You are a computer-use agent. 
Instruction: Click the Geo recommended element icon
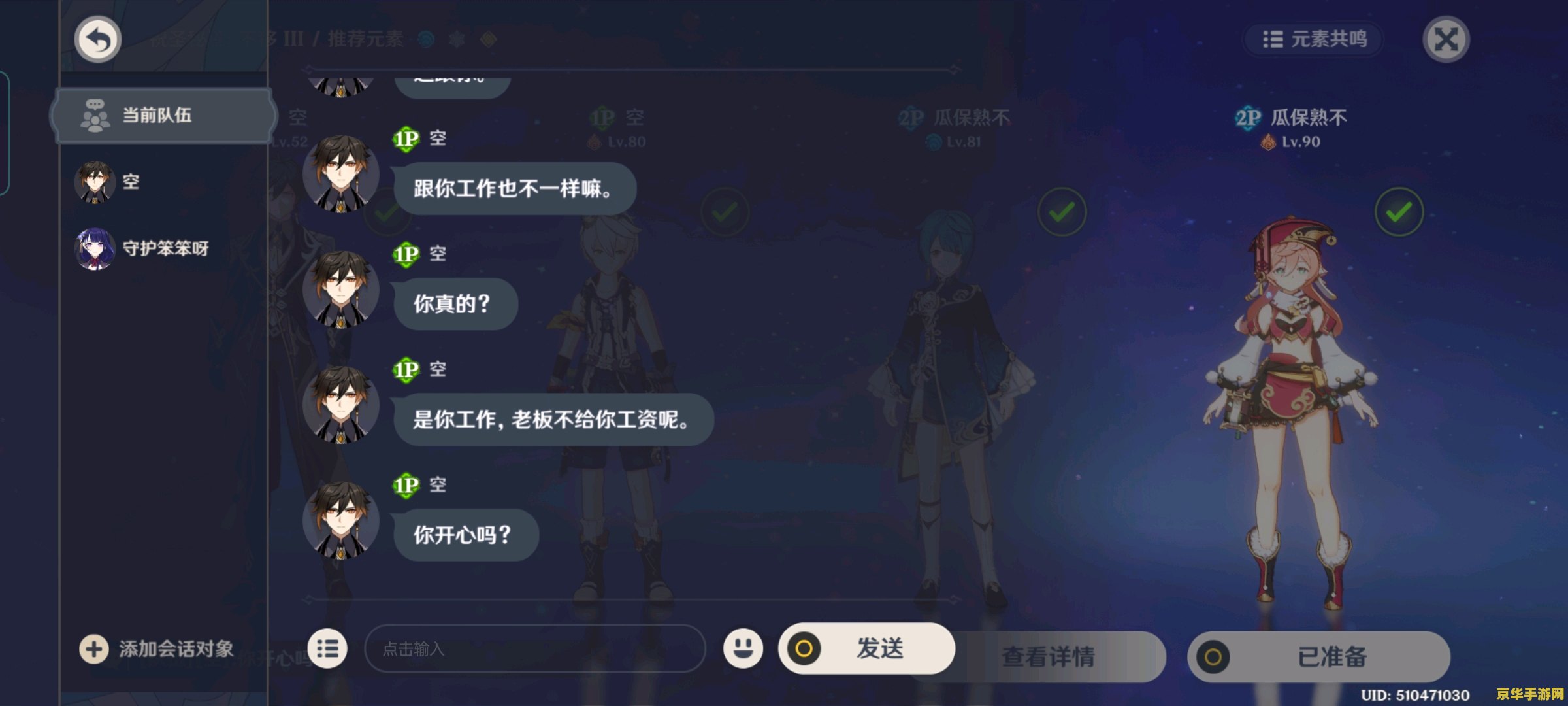point(489,39)
